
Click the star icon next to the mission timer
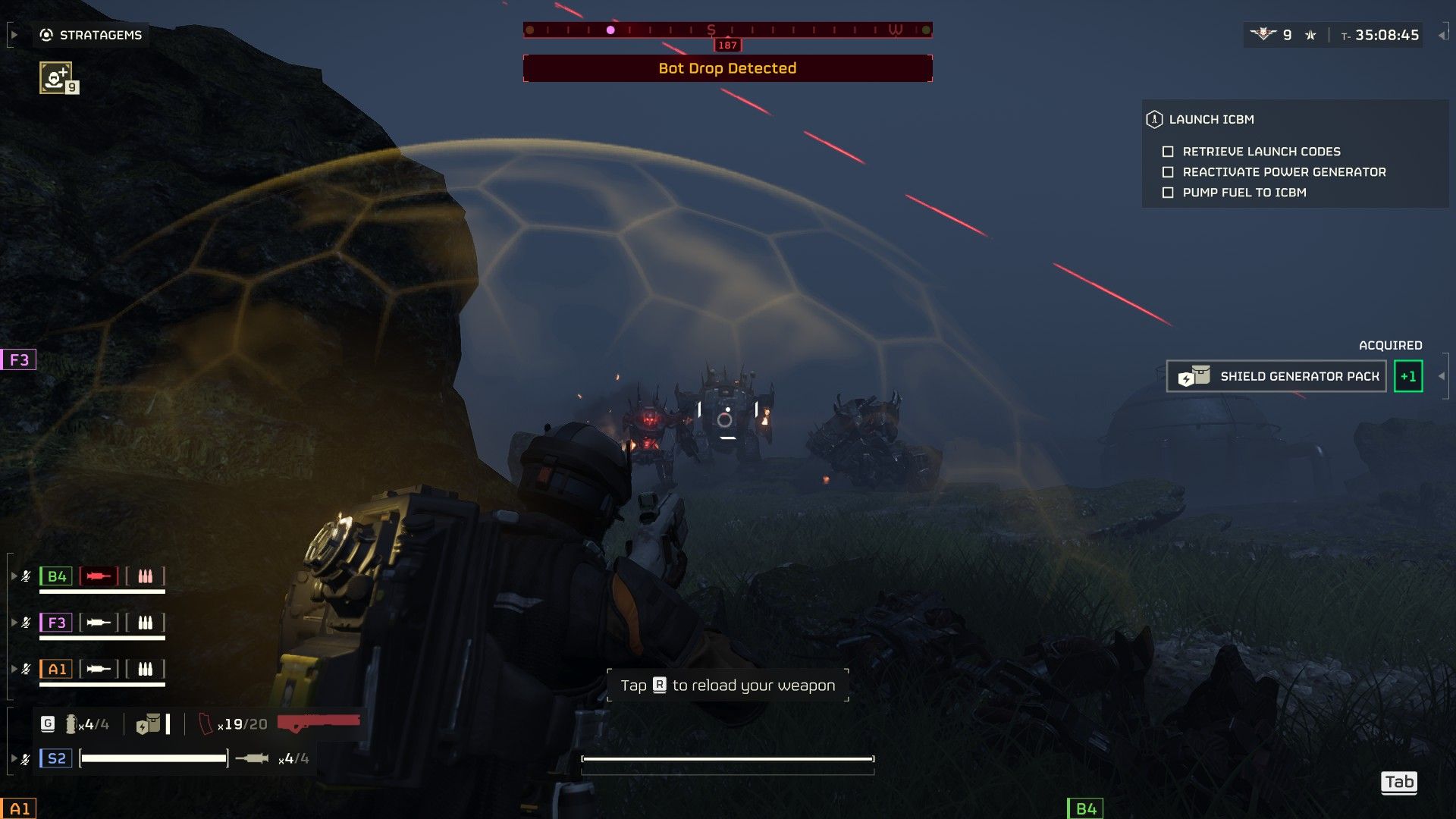point(1310,34)
